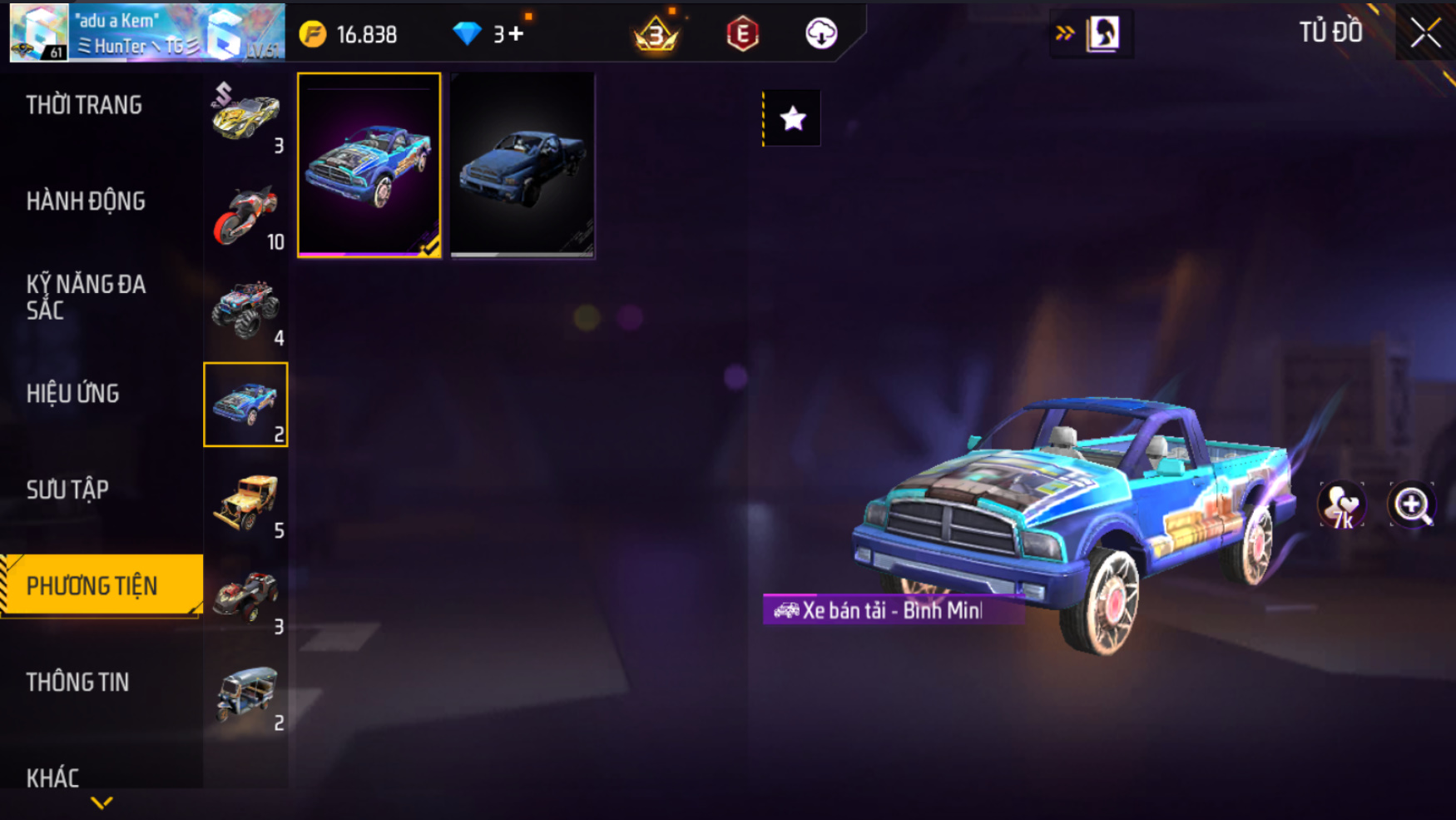Viewport: 1456px width, 820px height.
Task: Switch to the Sưu Tập tab
Action: pyautogui.click(x=67, y=490)
